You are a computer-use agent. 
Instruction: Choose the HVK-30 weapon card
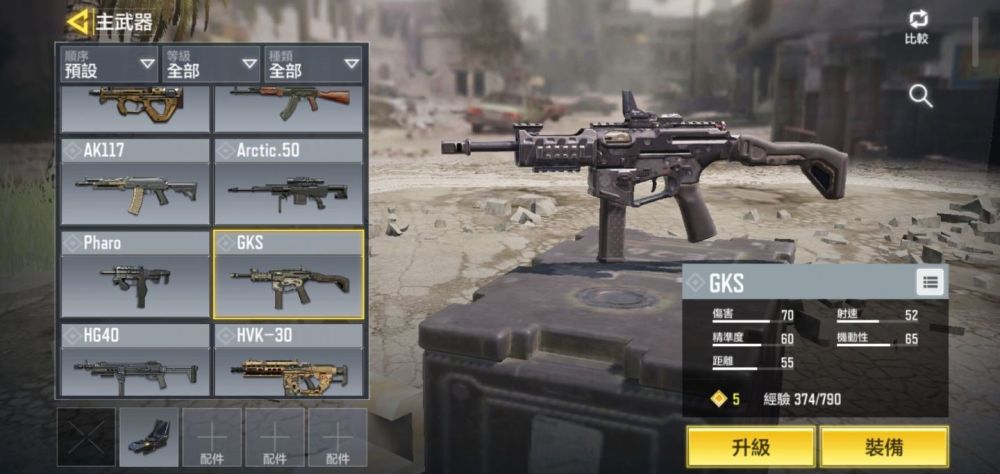(289, 360)
